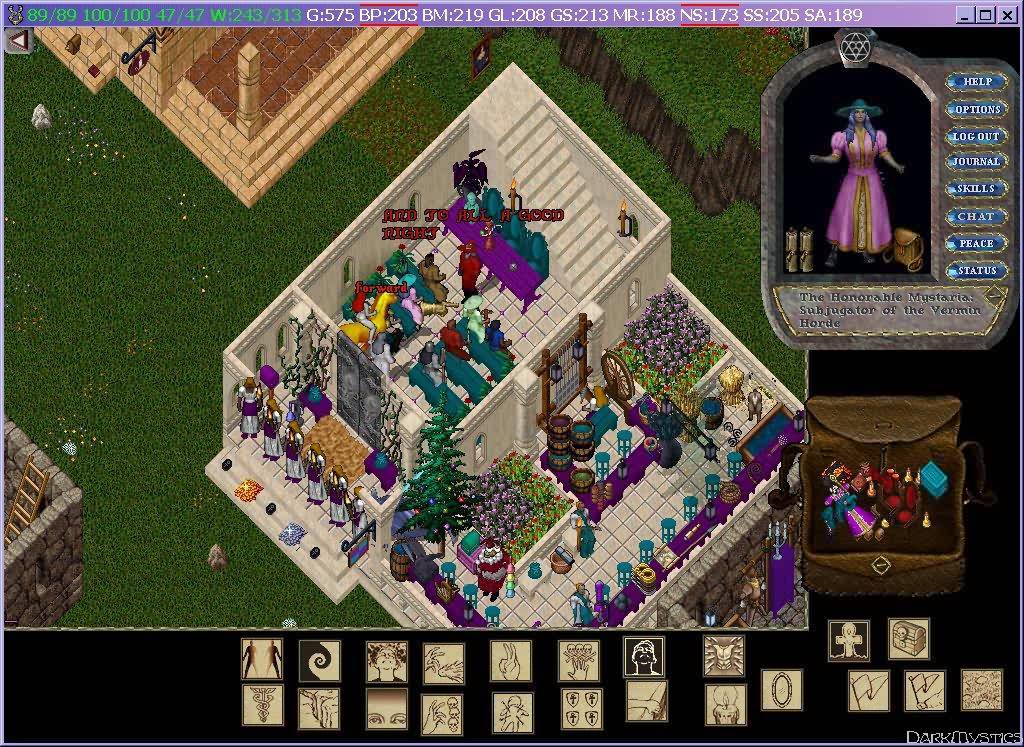Minimize the backpack with its diamond button
This screenshot has width=1024, height=747.
coord(880,564)
